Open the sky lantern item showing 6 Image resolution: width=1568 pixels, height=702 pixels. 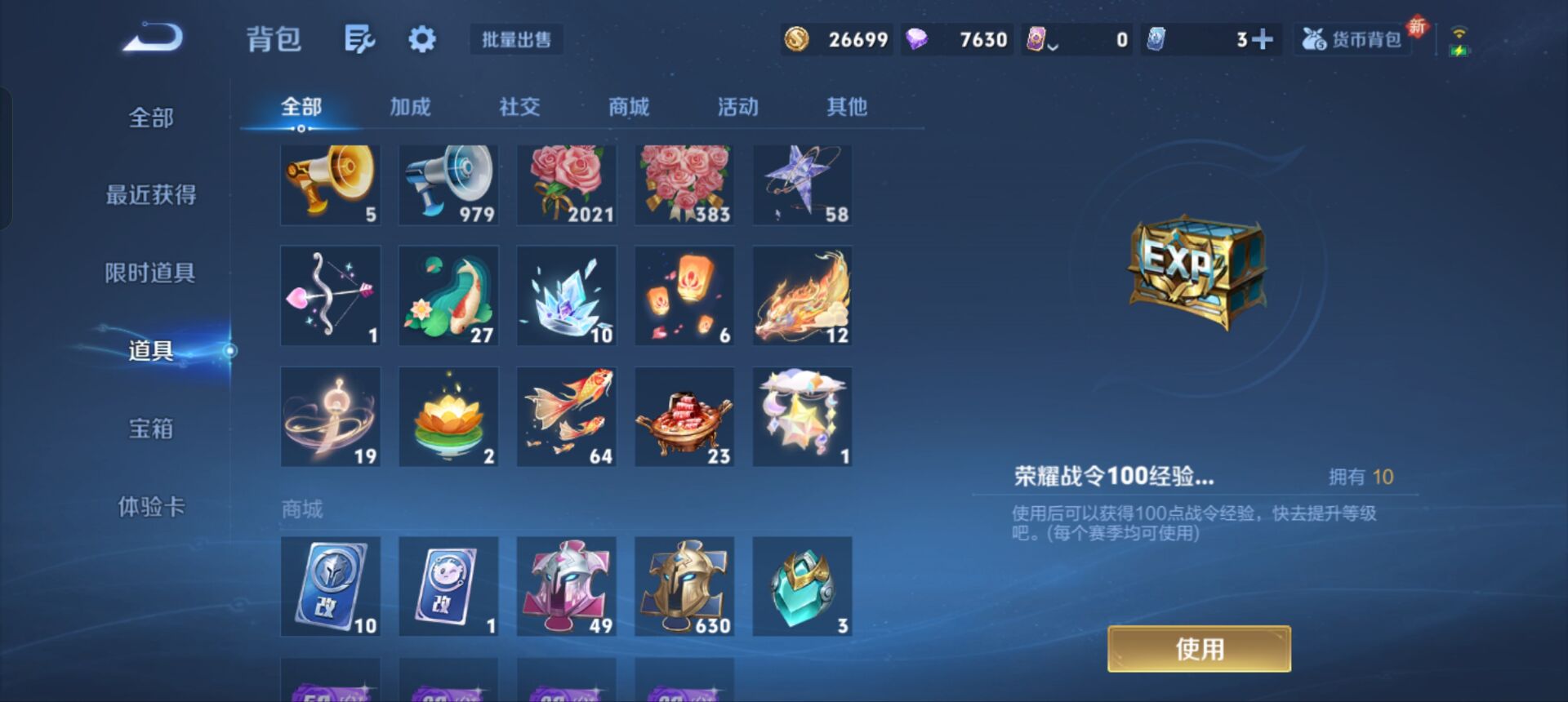tap(684, 294)
